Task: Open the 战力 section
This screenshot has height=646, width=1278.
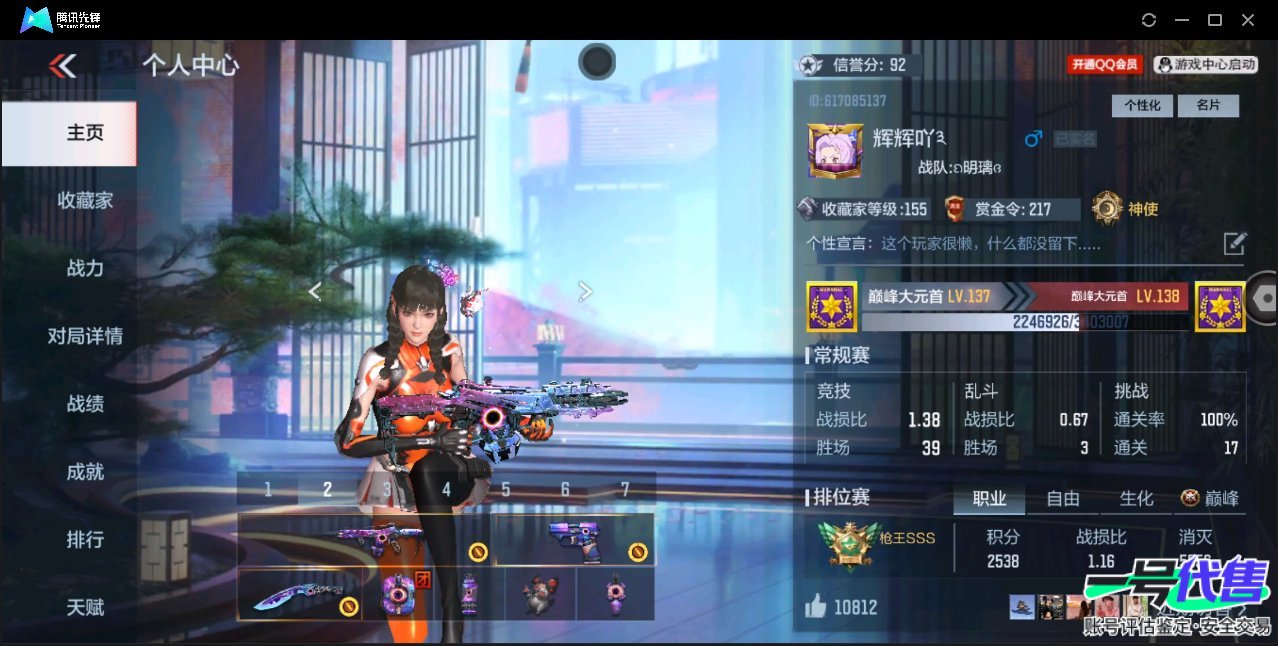Action: click(x=85, y=268)
